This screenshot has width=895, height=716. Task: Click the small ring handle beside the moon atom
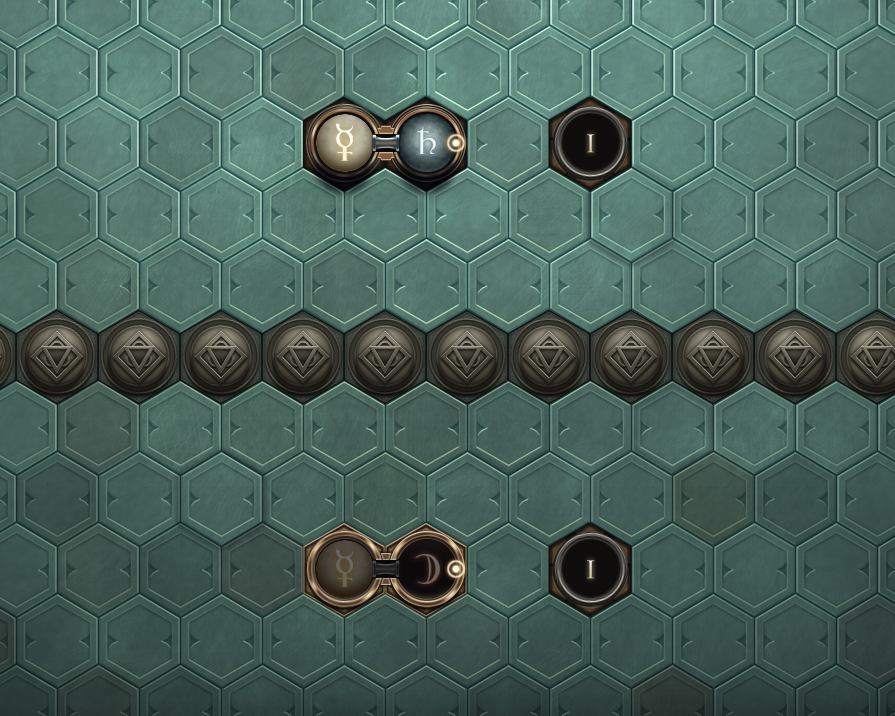(456, 569)
